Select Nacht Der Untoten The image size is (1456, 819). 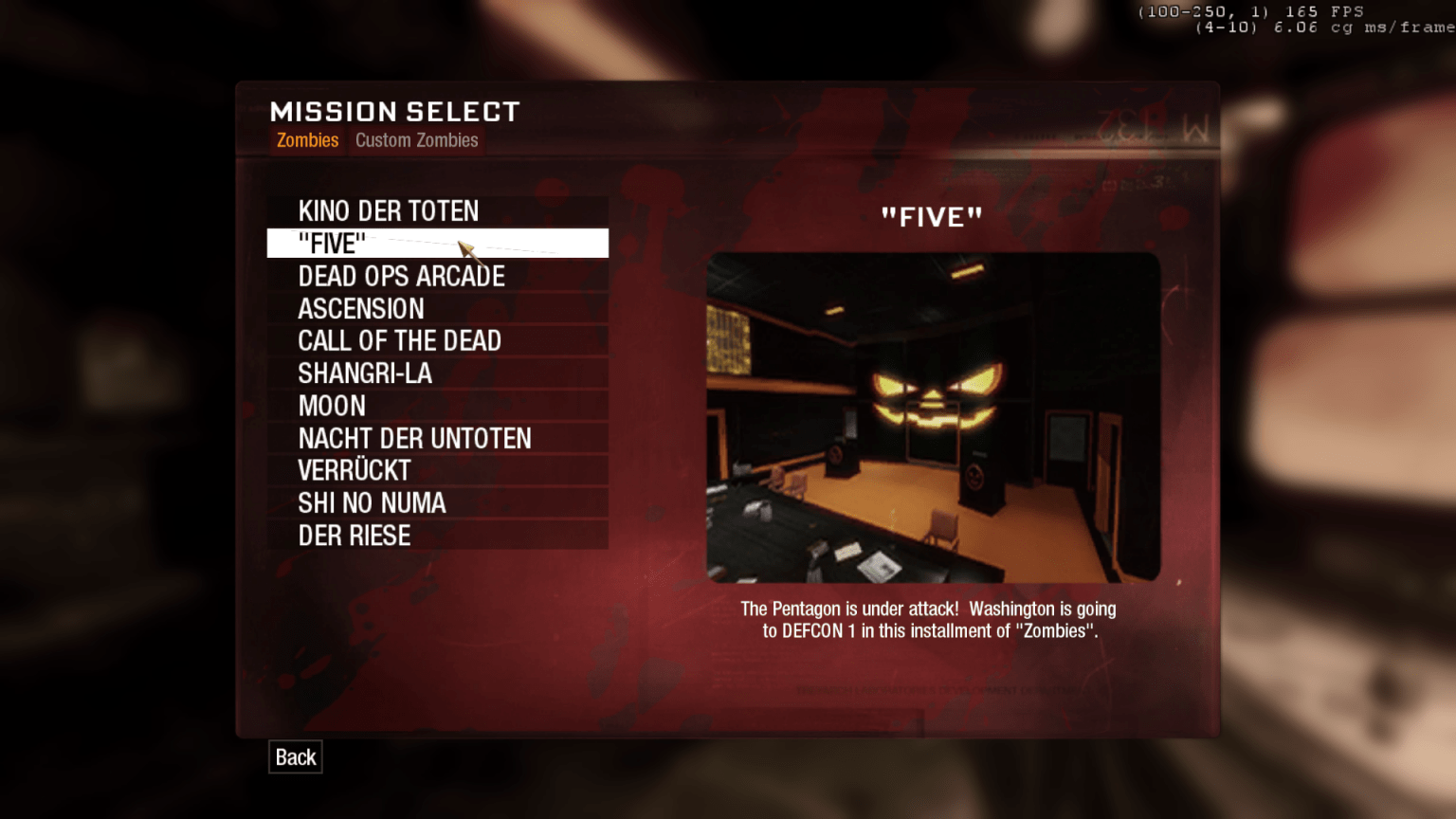414,438
